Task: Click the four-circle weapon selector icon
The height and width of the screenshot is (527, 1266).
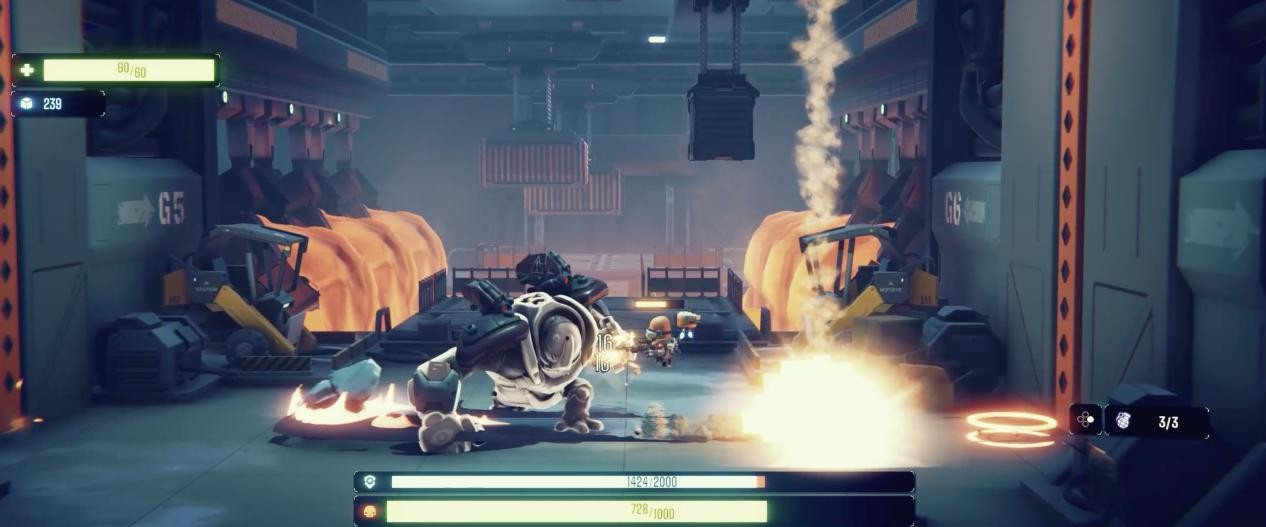Action: tap(1085, 420)
